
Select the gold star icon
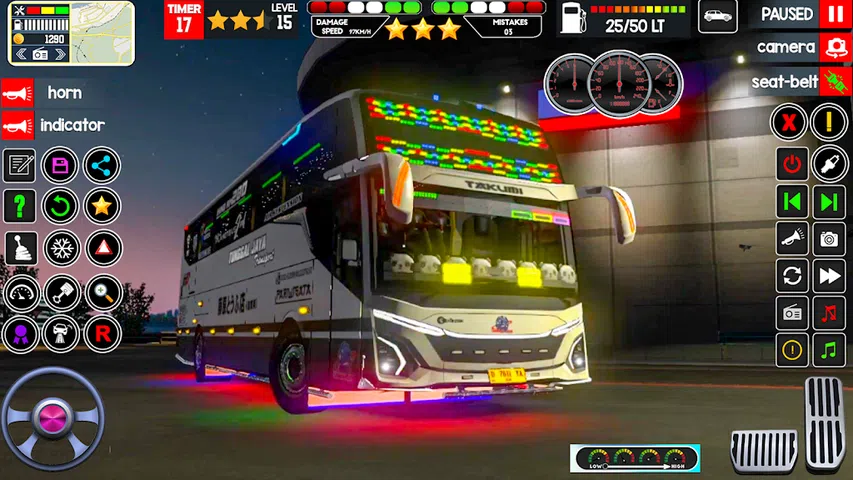(101, 206)
